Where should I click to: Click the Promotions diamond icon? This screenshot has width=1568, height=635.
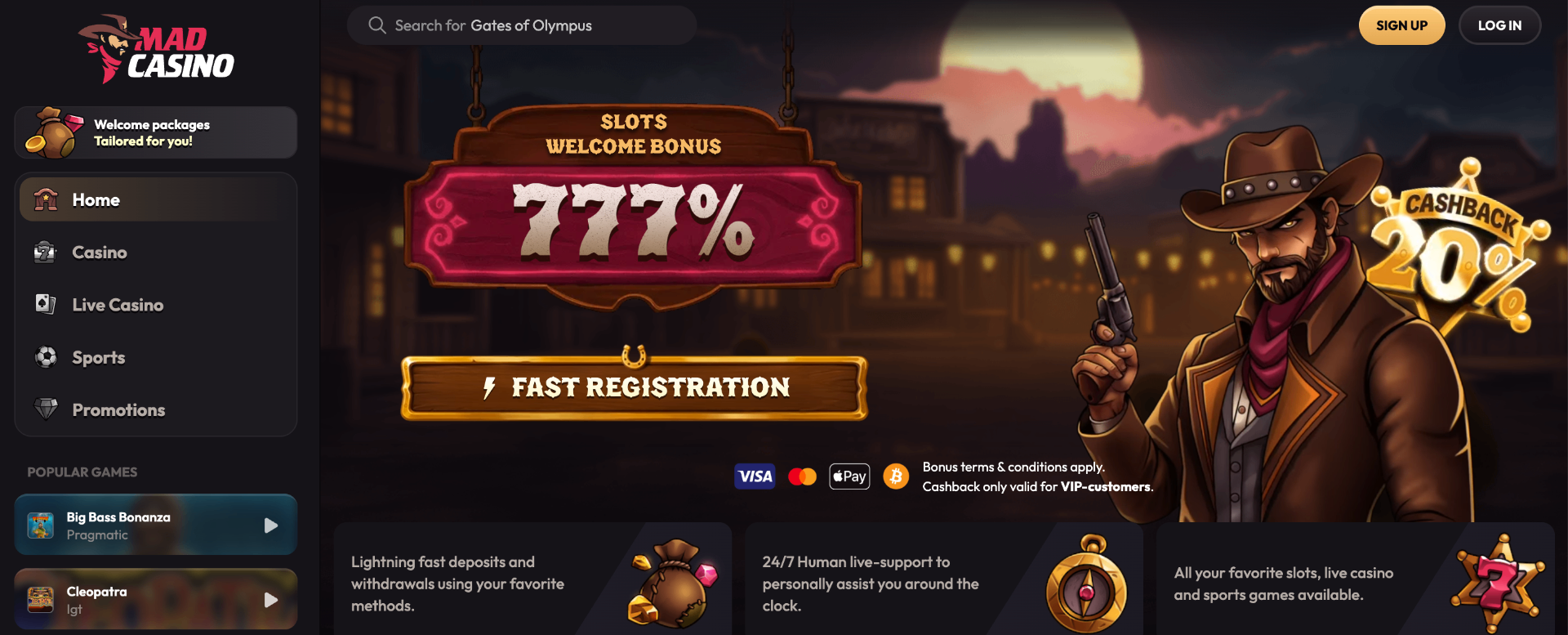[45, 409]
